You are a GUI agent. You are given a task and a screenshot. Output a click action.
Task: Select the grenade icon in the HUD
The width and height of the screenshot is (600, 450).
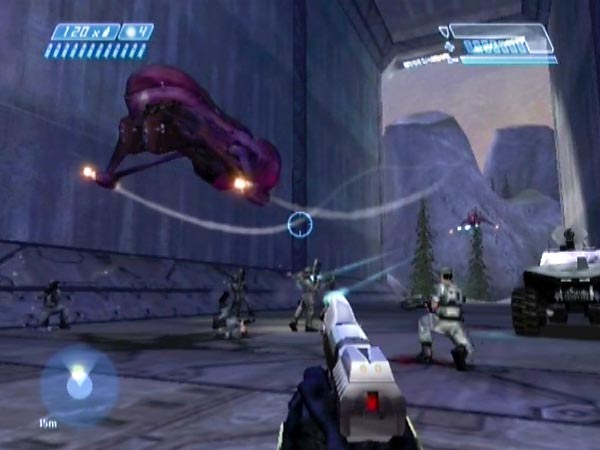[x=129, y=32]
